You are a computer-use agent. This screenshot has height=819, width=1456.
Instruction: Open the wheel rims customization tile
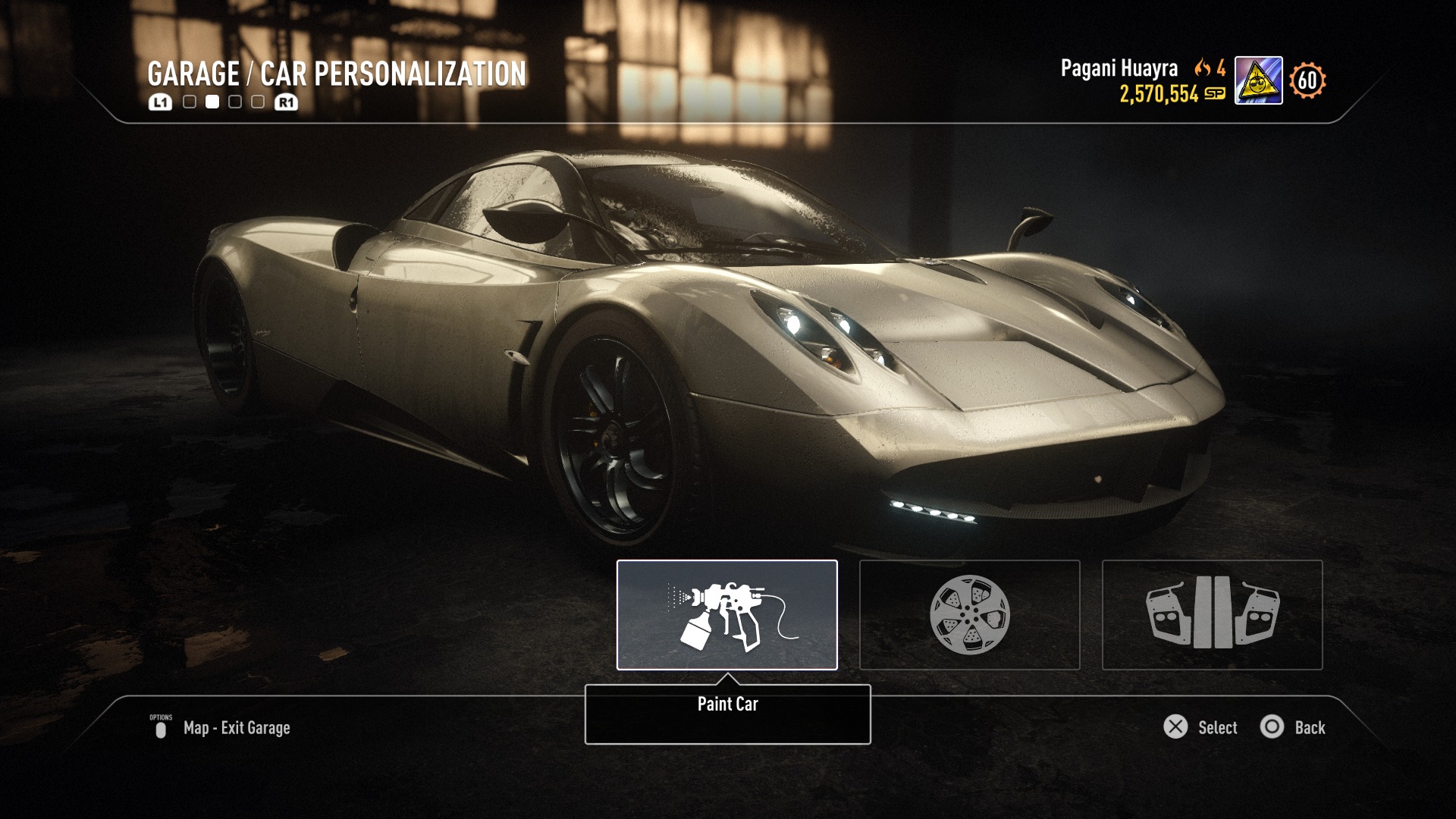point(969,615)
